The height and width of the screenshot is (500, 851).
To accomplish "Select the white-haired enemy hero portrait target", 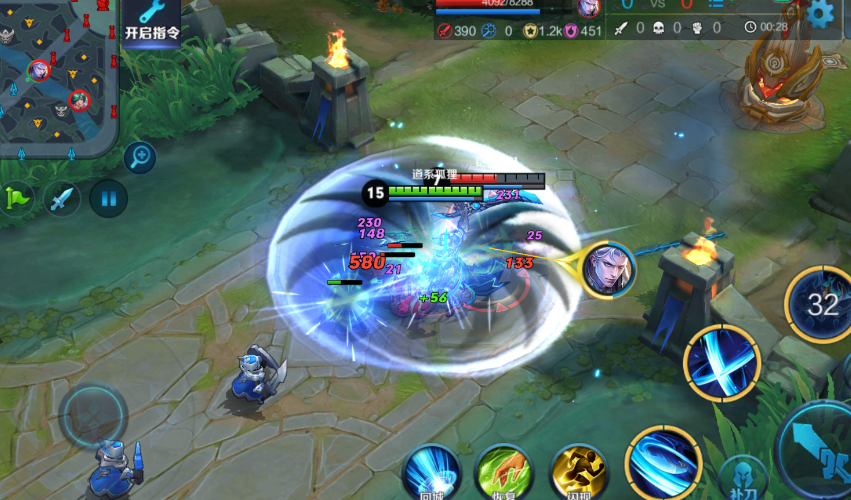I will 609,269.
